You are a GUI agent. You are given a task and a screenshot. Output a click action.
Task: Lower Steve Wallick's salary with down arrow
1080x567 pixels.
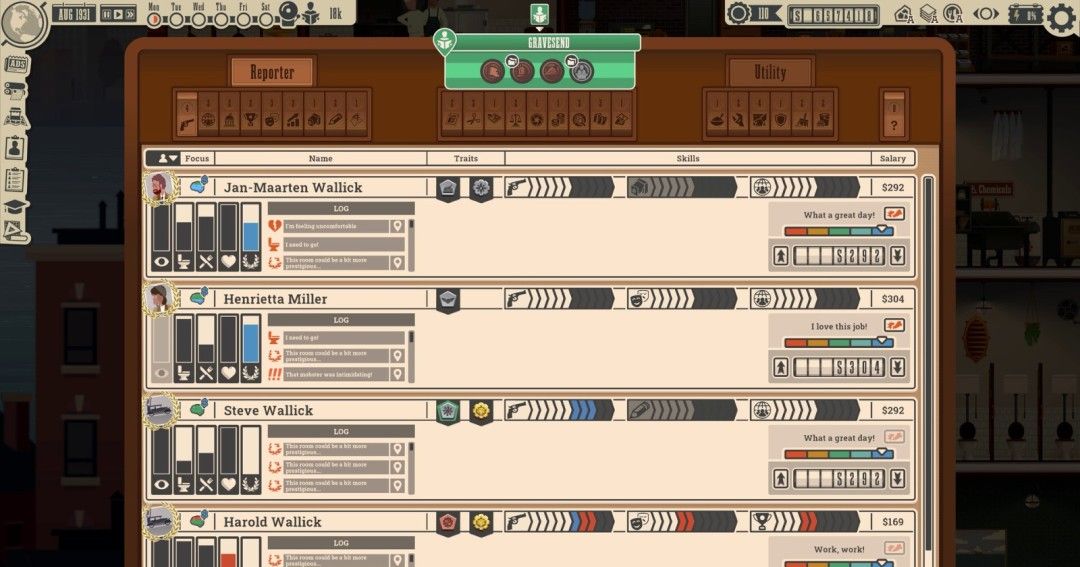coord(897,479)
